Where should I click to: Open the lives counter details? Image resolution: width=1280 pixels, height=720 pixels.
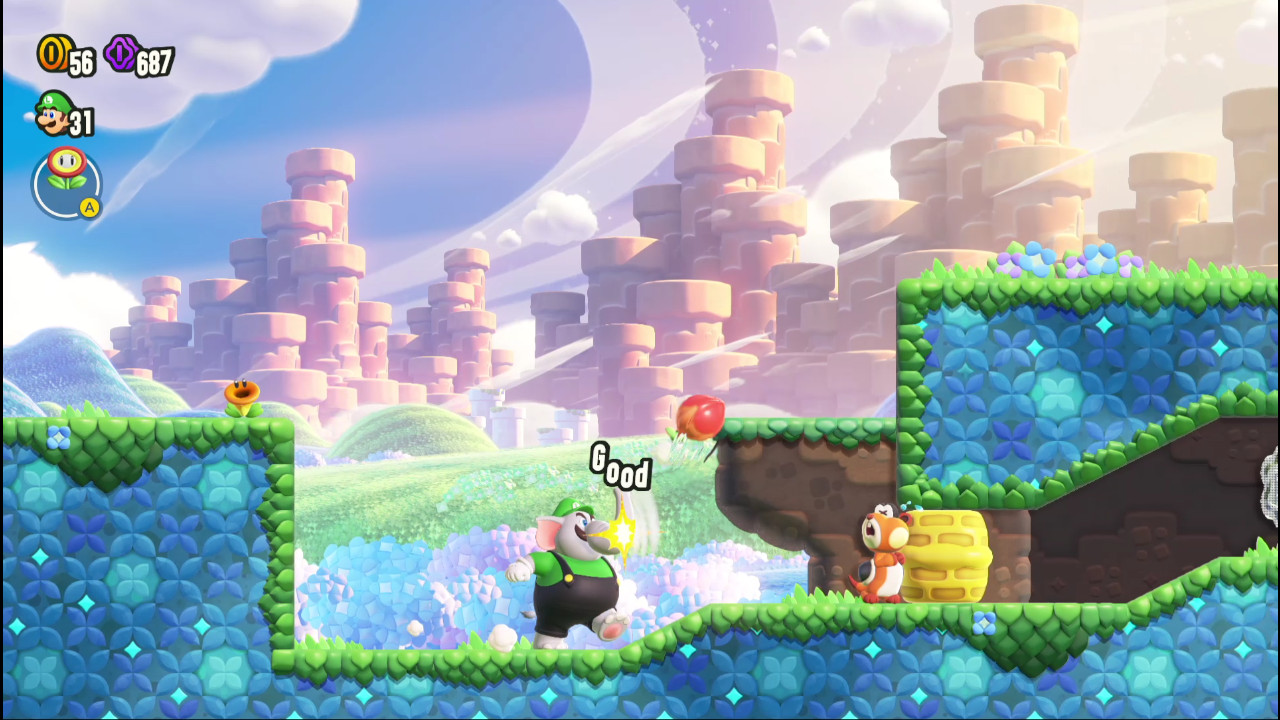[x=78, y=124]
